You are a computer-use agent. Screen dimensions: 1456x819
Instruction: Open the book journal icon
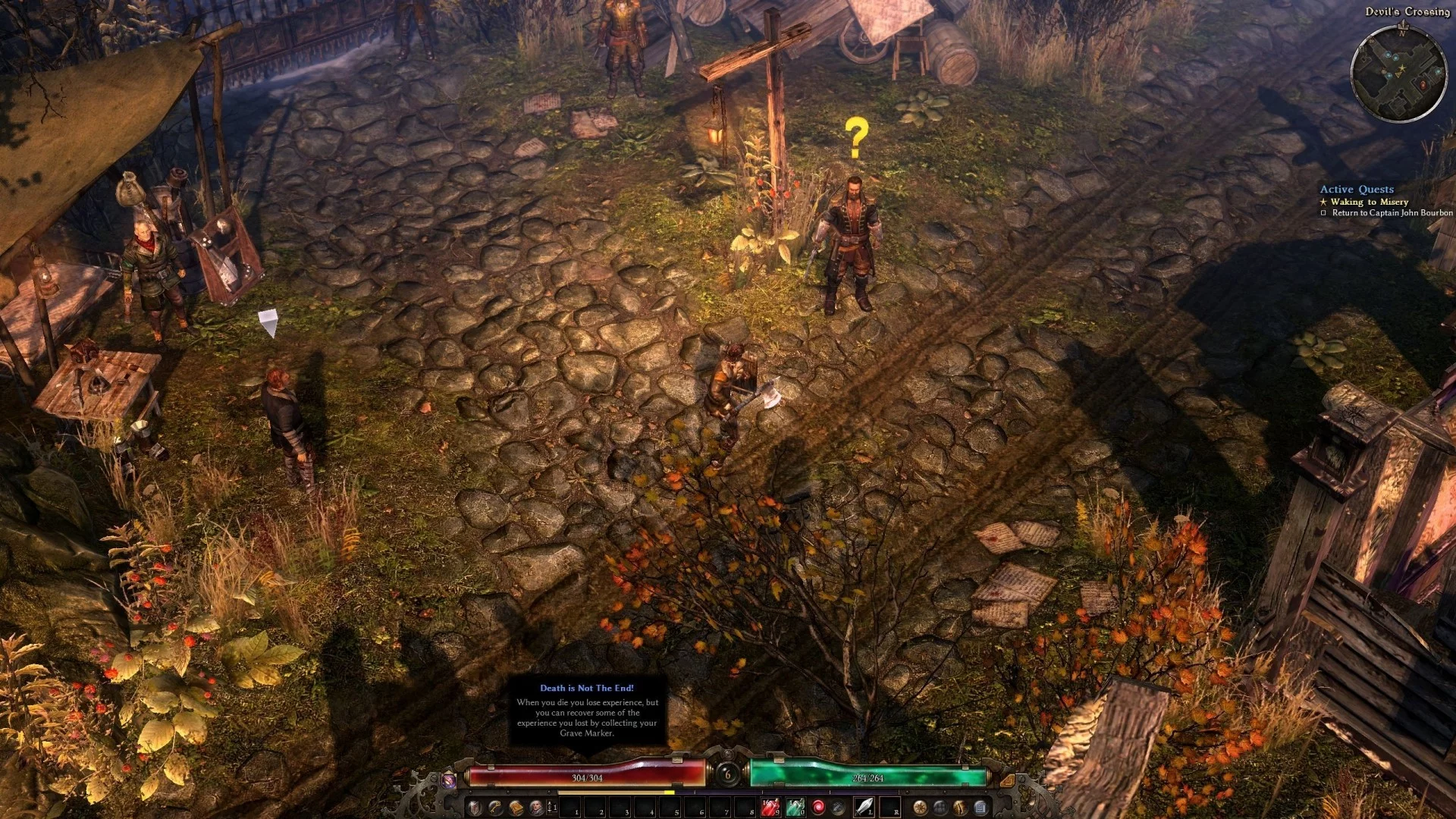point(516,807)
